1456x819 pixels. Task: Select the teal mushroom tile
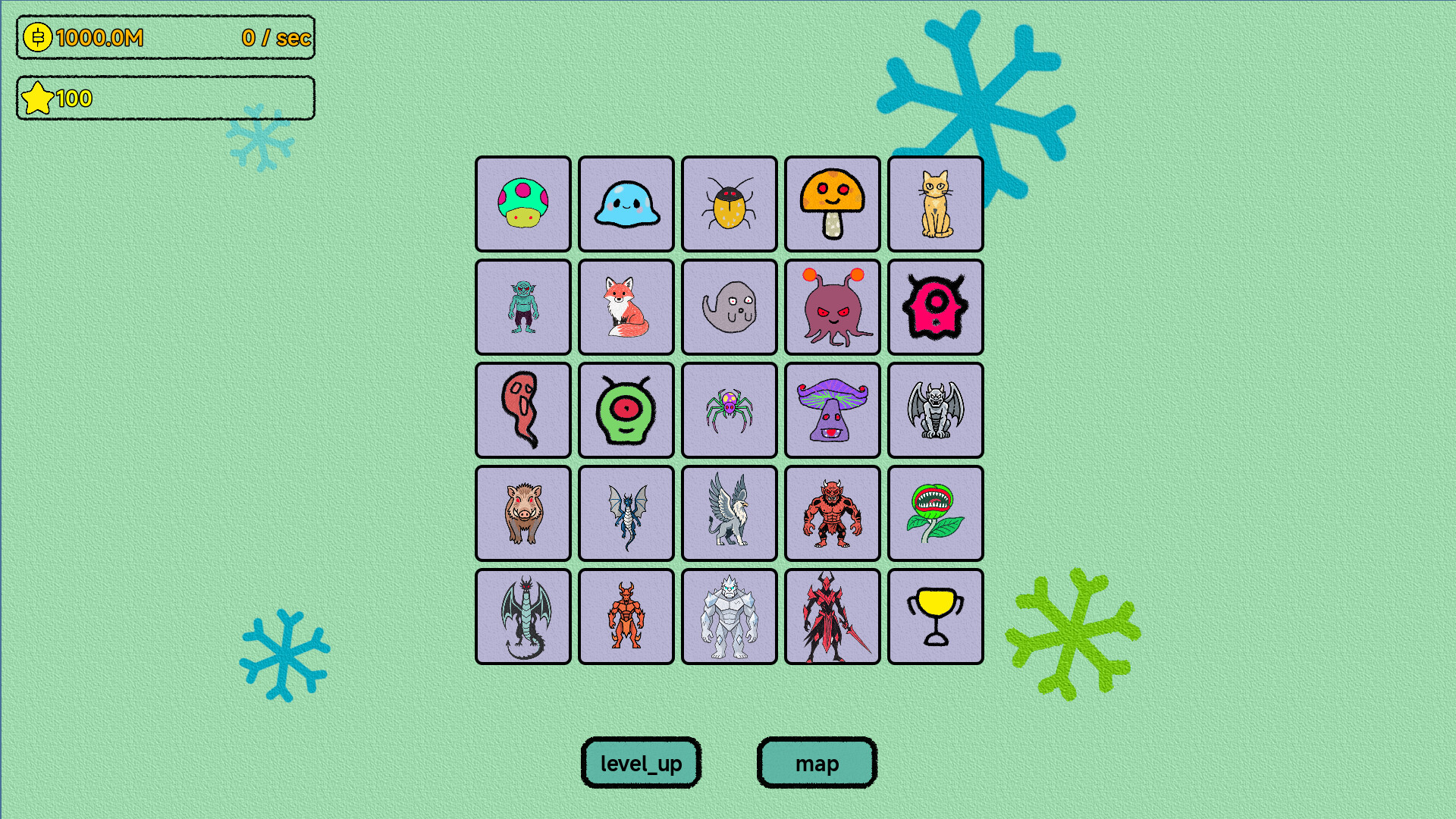(x=523, y=205)
